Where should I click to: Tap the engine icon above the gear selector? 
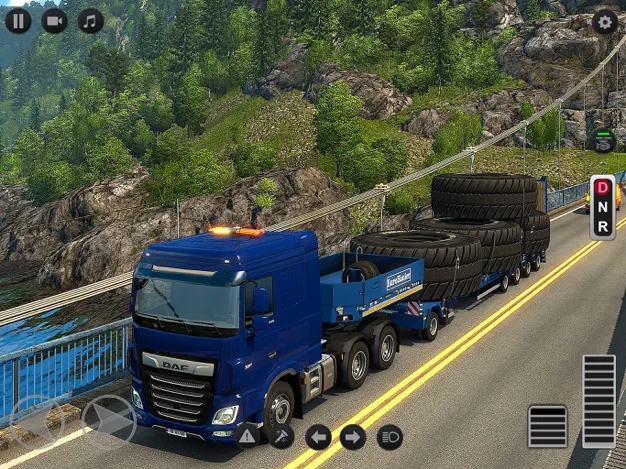(603, 141)
